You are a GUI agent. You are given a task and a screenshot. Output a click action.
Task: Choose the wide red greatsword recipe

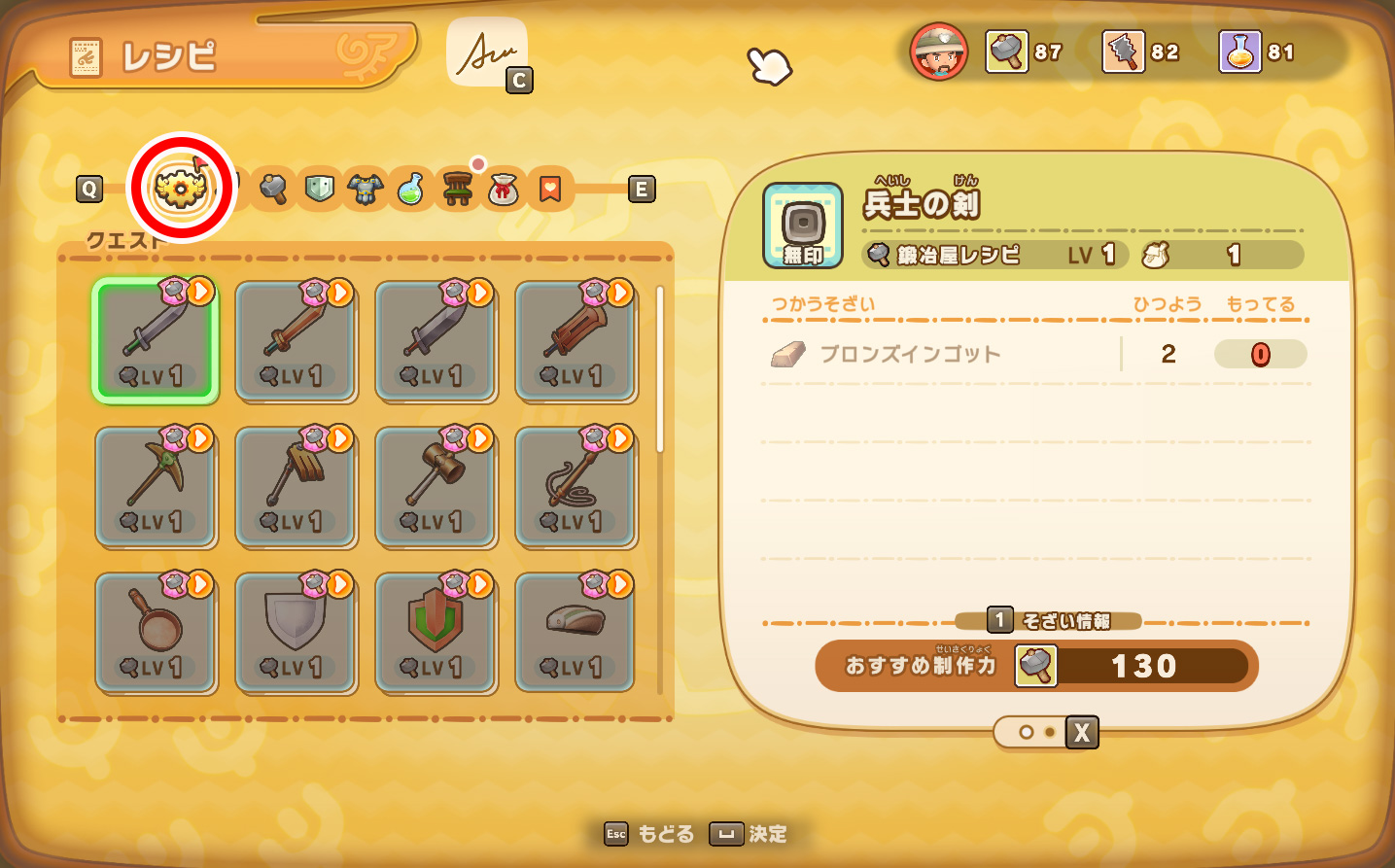point(575,340)
